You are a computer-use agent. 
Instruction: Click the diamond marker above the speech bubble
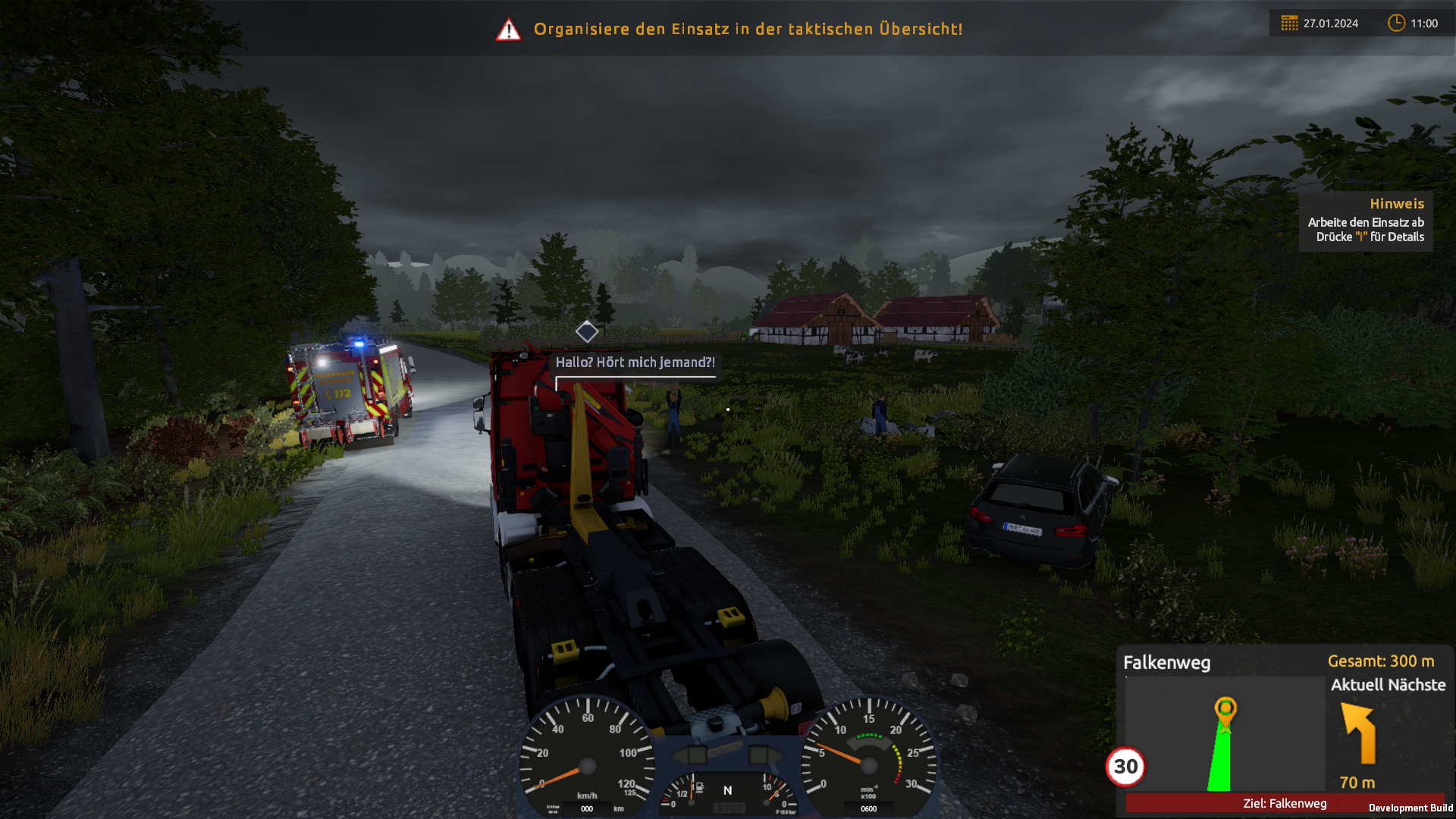click(586, 331)
